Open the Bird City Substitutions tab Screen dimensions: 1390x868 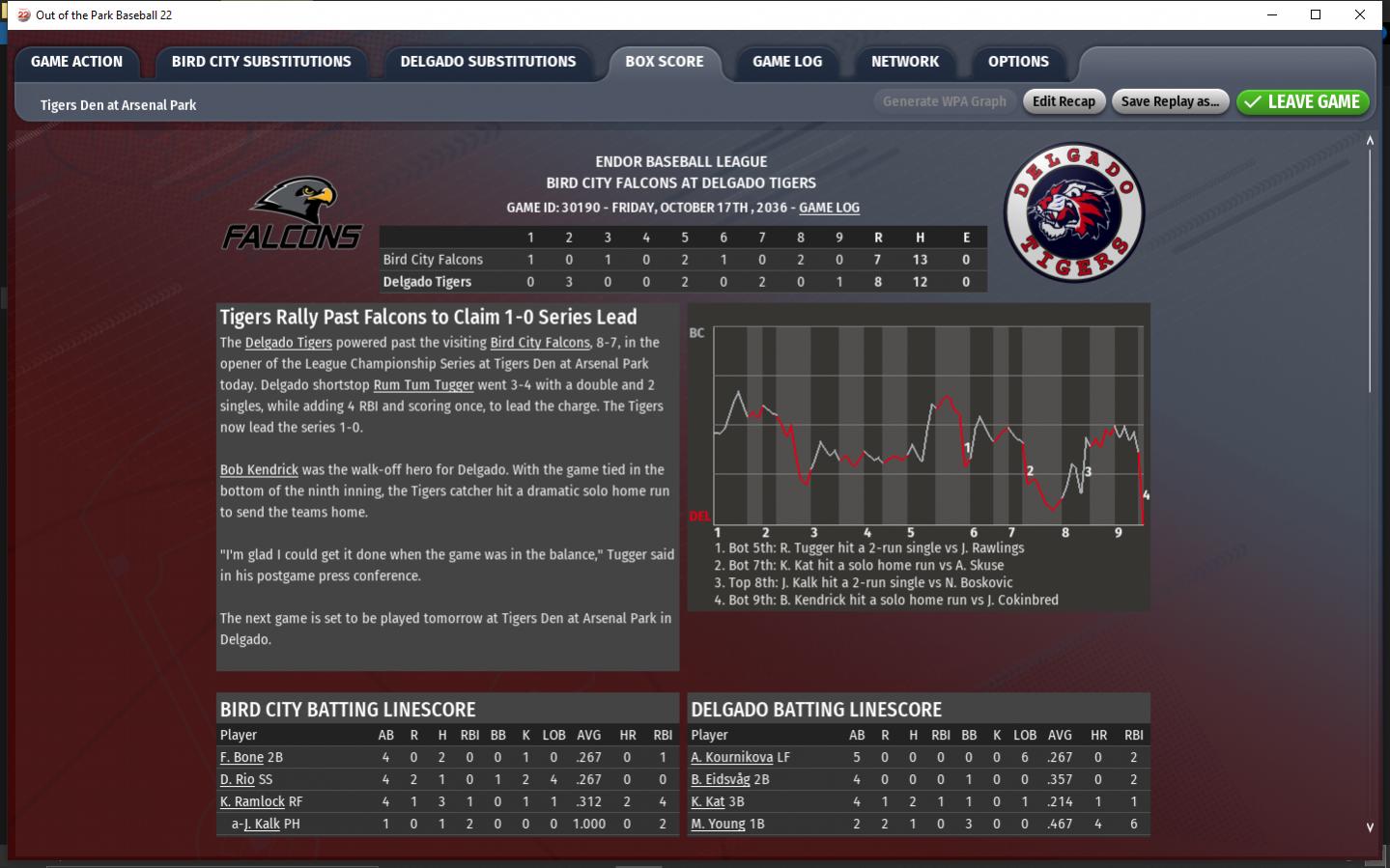tap(261, 62)
